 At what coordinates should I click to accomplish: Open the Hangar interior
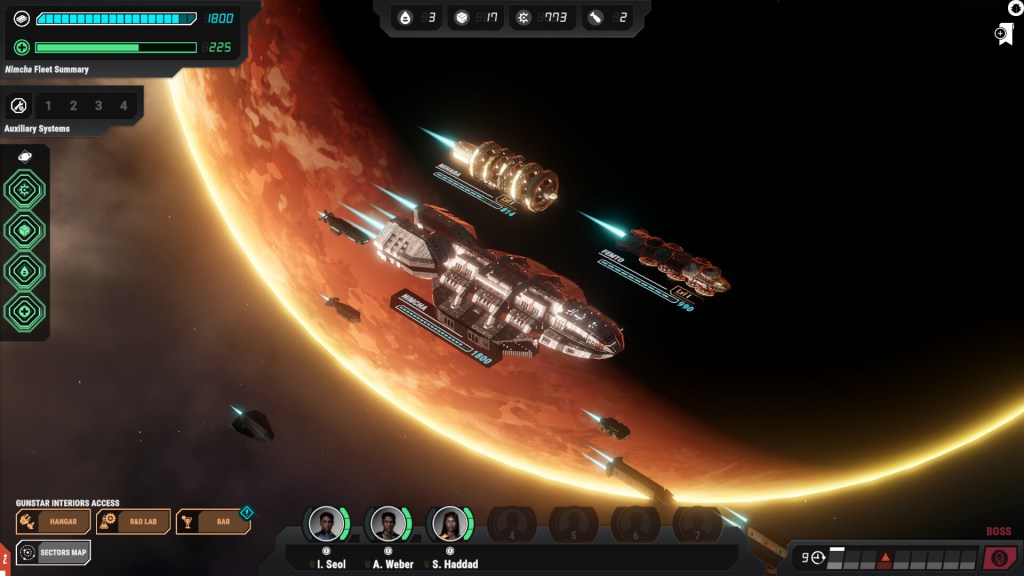click(x=54, y=521)
